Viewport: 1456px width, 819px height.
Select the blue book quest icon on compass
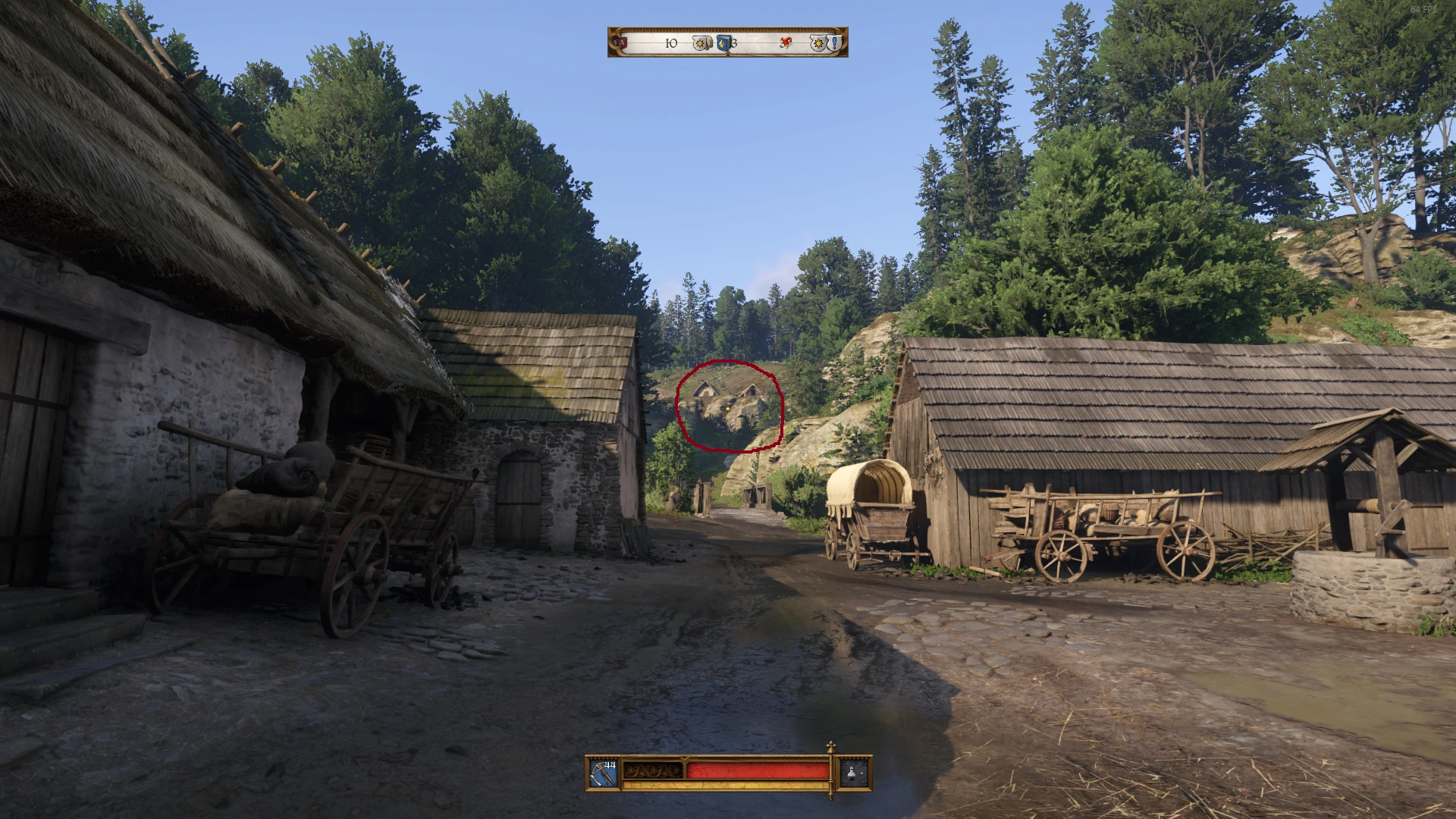pos(723,42)
